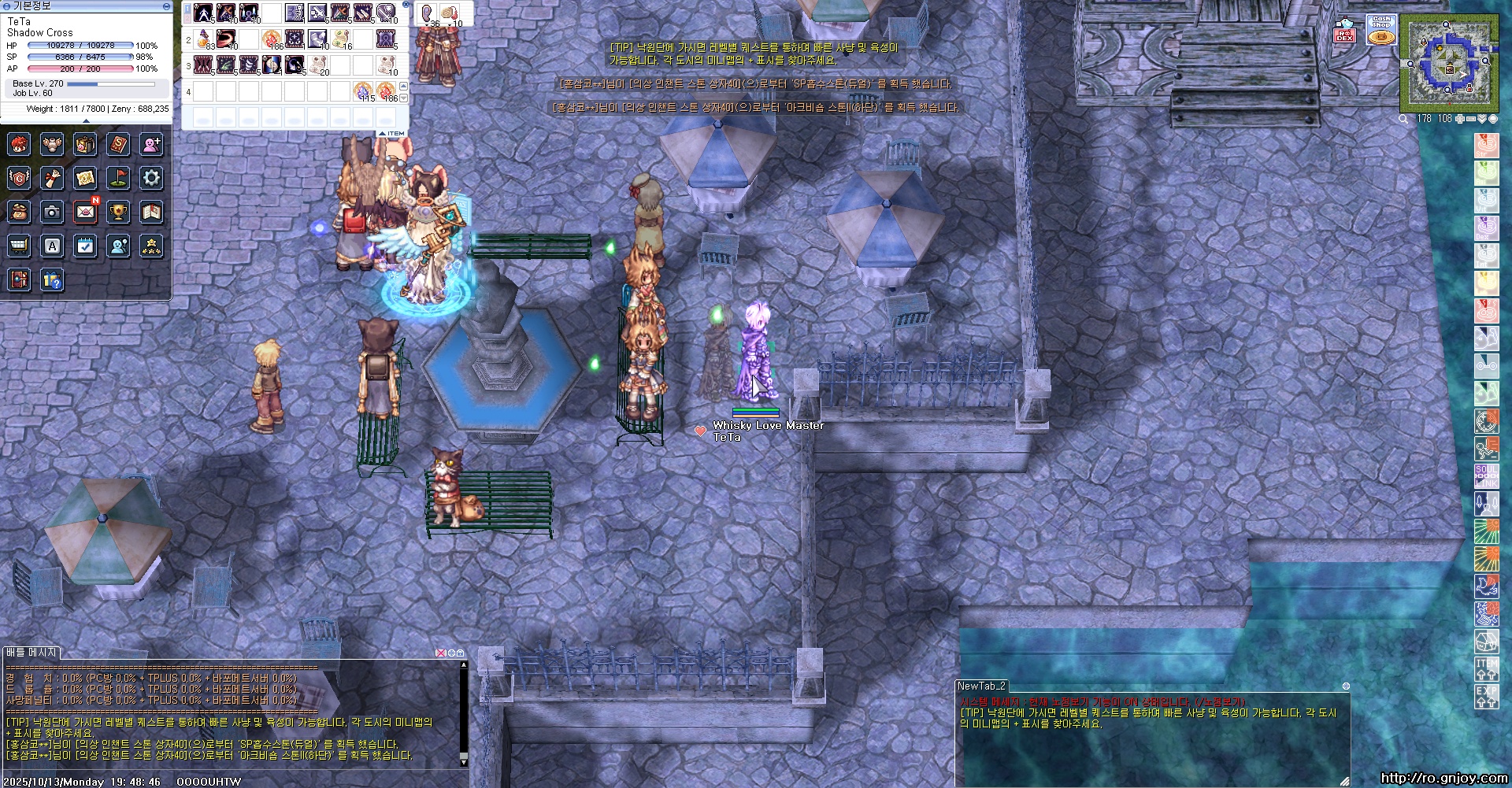Switch to the 배틀 메시지 chat tab

31,653
